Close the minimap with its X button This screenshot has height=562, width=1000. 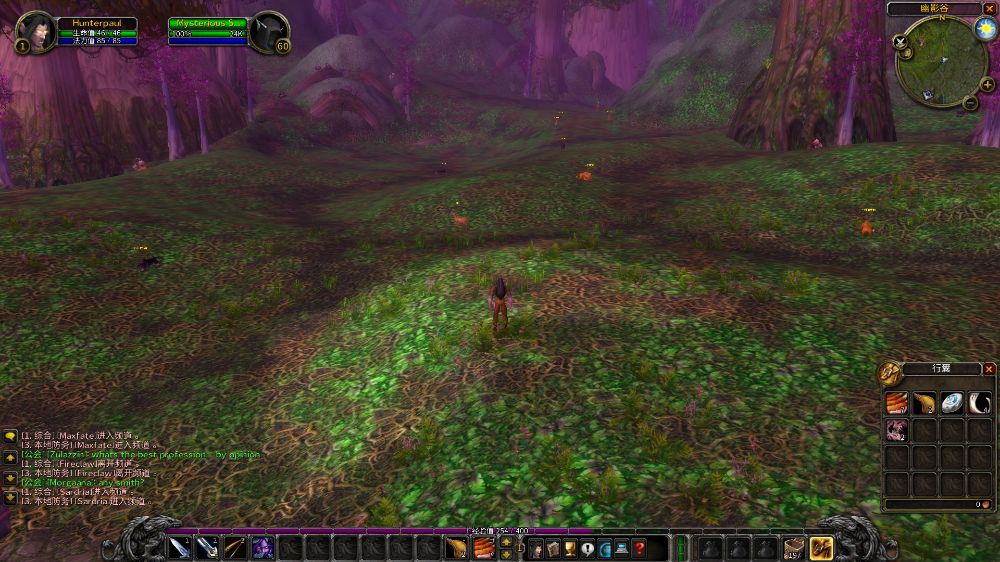[989, 9]
